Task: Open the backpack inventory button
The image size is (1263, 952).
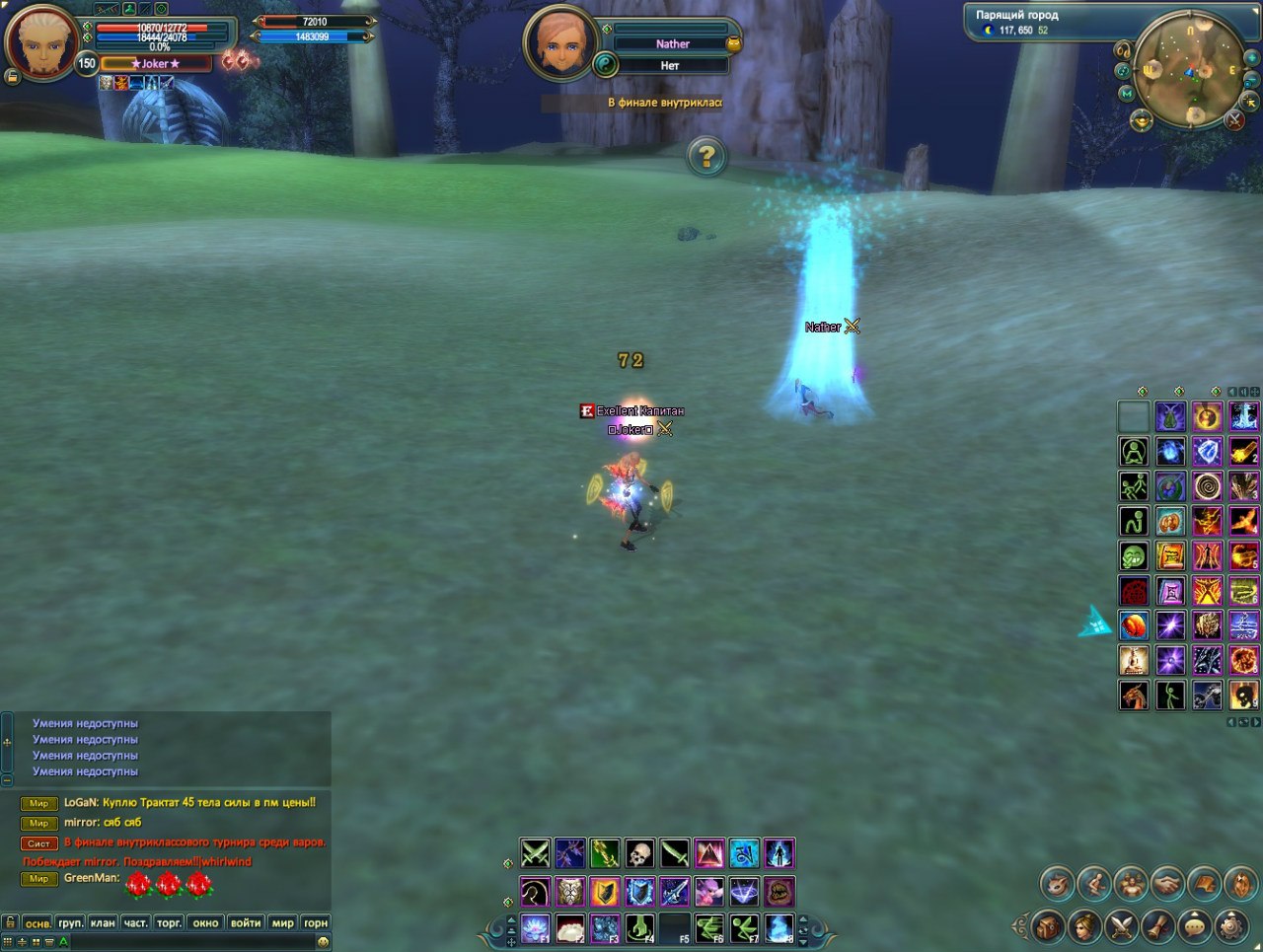Action: click(x=1049, y=926)
